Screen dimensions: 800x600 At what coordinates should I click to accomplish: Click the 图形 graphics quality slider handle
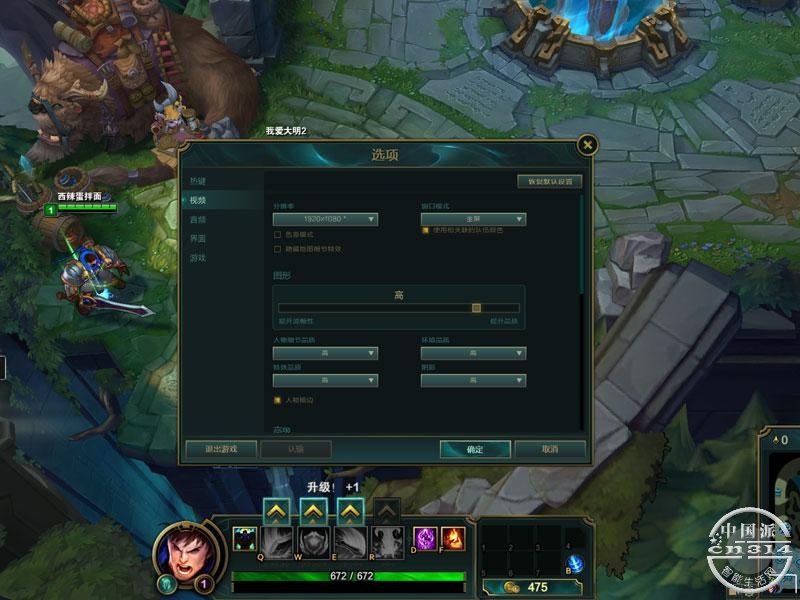476,308
